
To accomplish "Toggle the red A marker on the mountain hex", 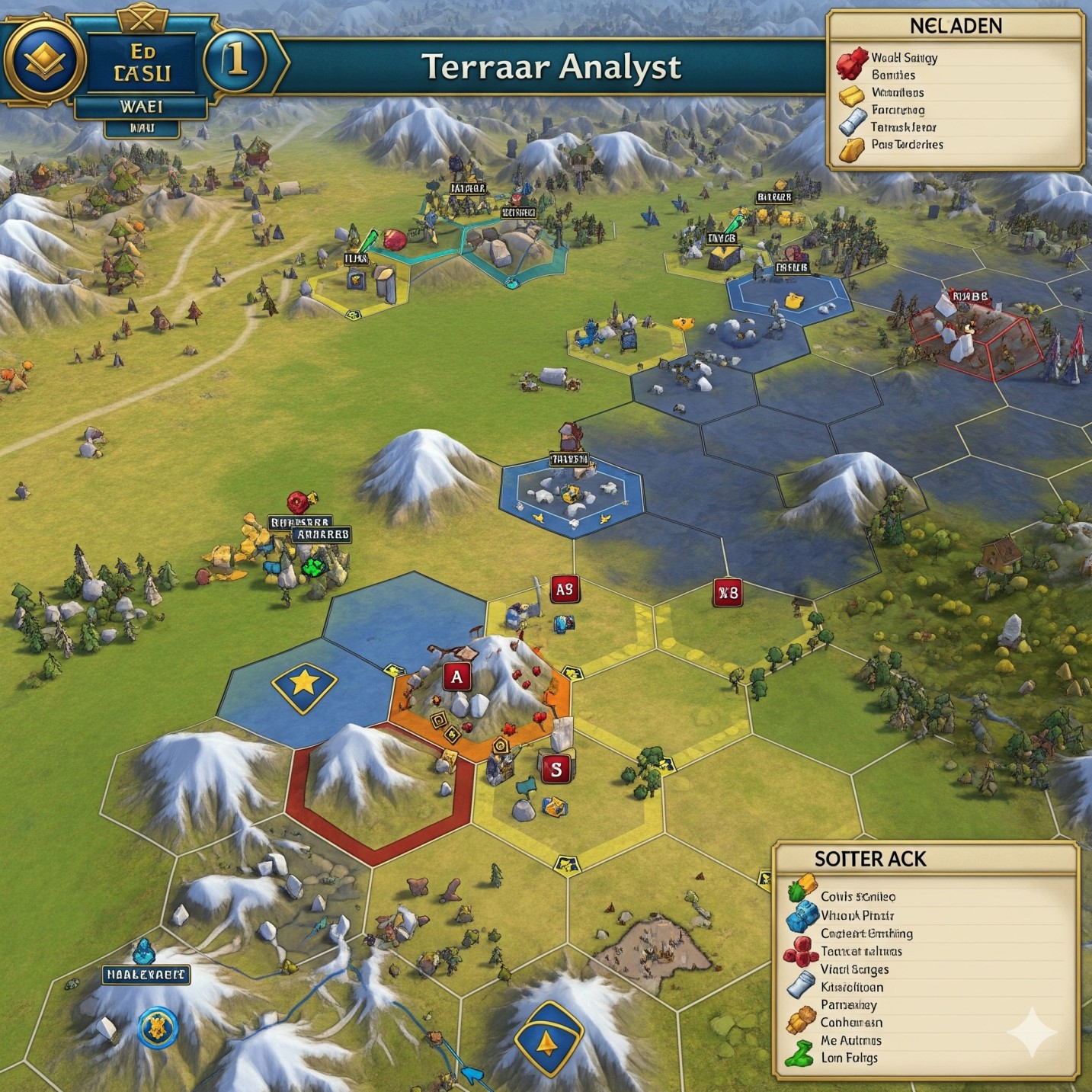I will (456, 675).
